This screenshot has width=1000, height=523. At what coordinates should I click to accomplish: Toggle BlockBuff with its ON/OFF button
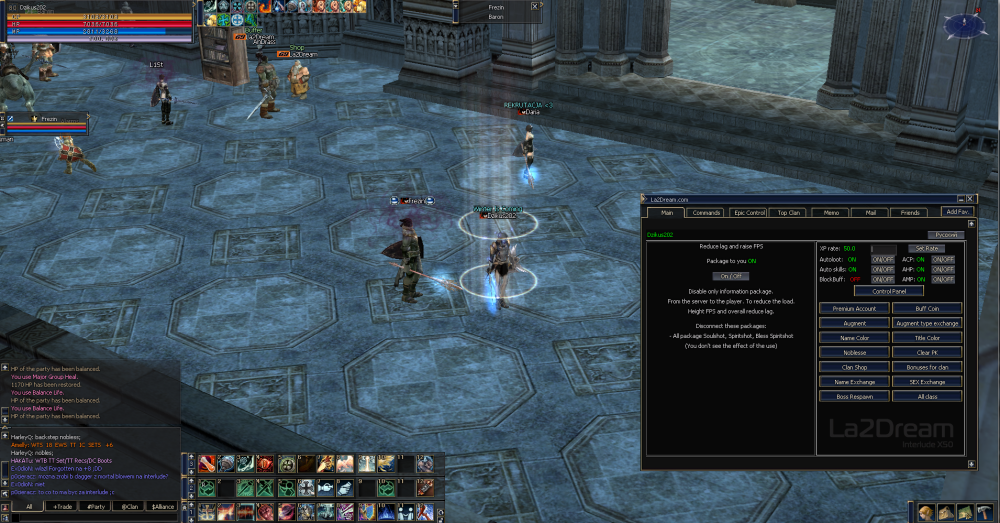pos(882,280)
